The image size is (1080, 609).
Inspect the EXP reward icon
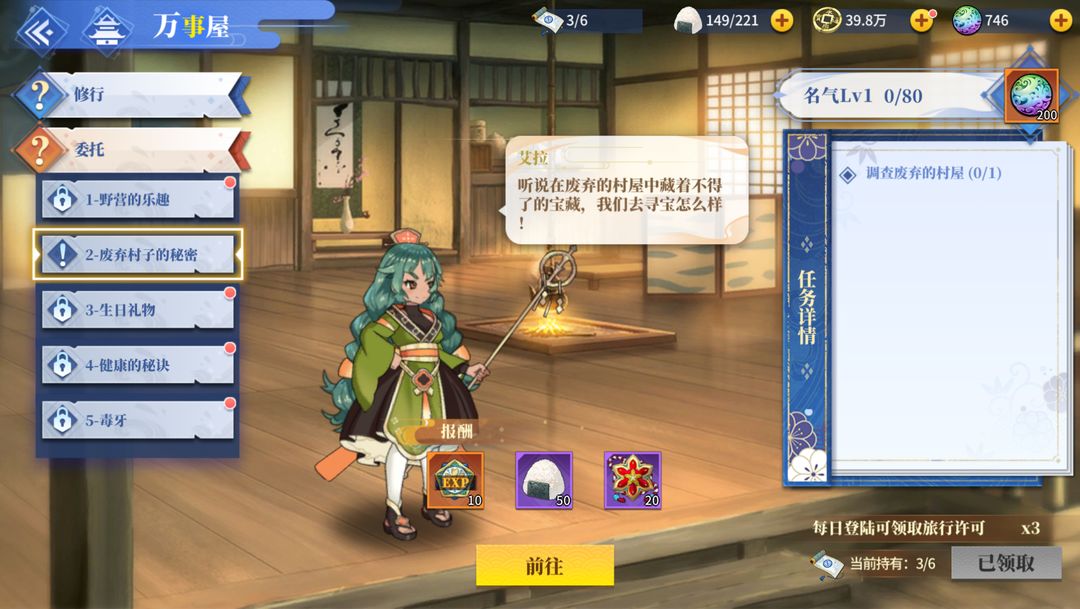456,480
